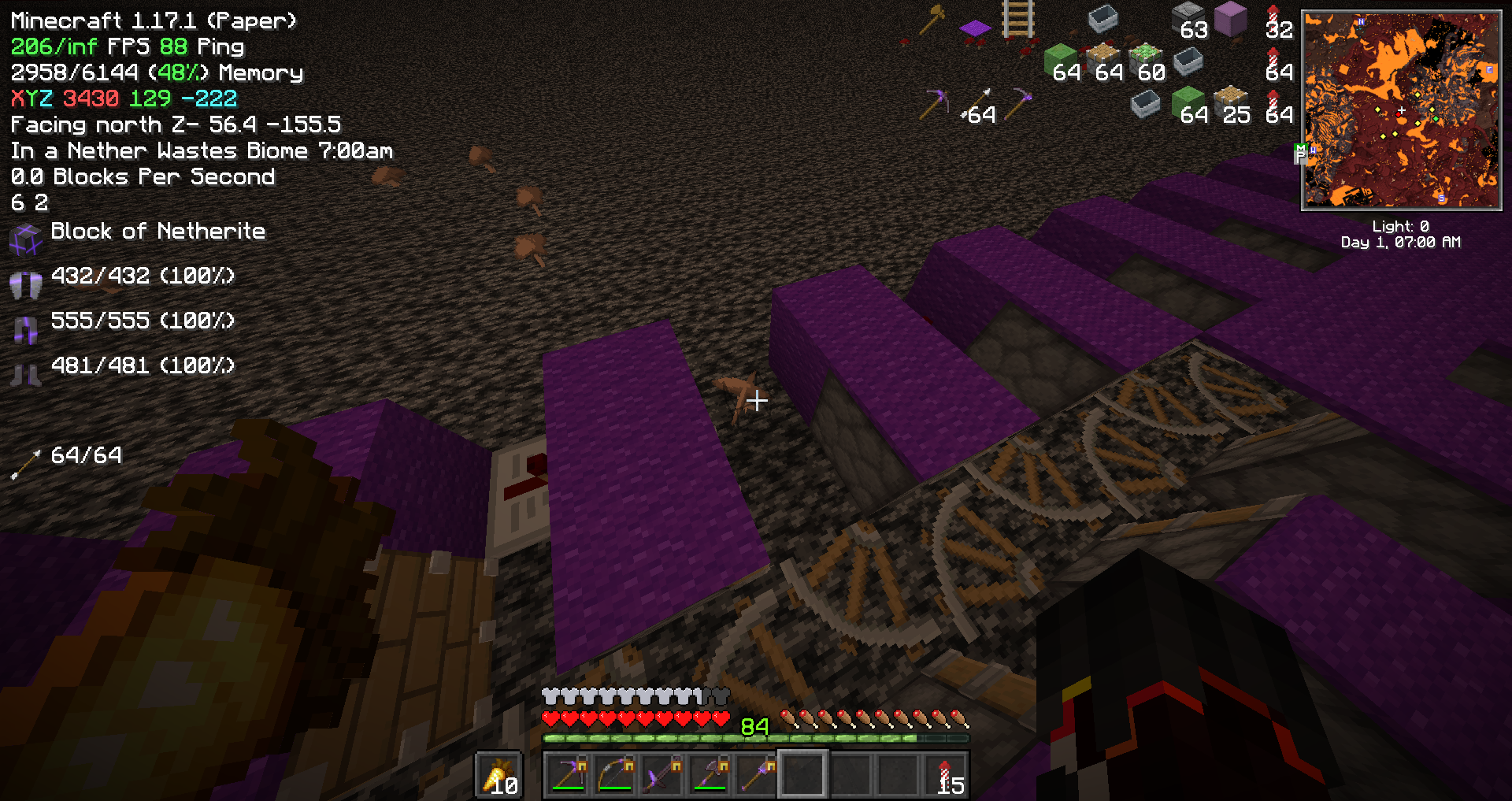
Task: Open the Nether minimap
Action: [x=1401, y=110]
